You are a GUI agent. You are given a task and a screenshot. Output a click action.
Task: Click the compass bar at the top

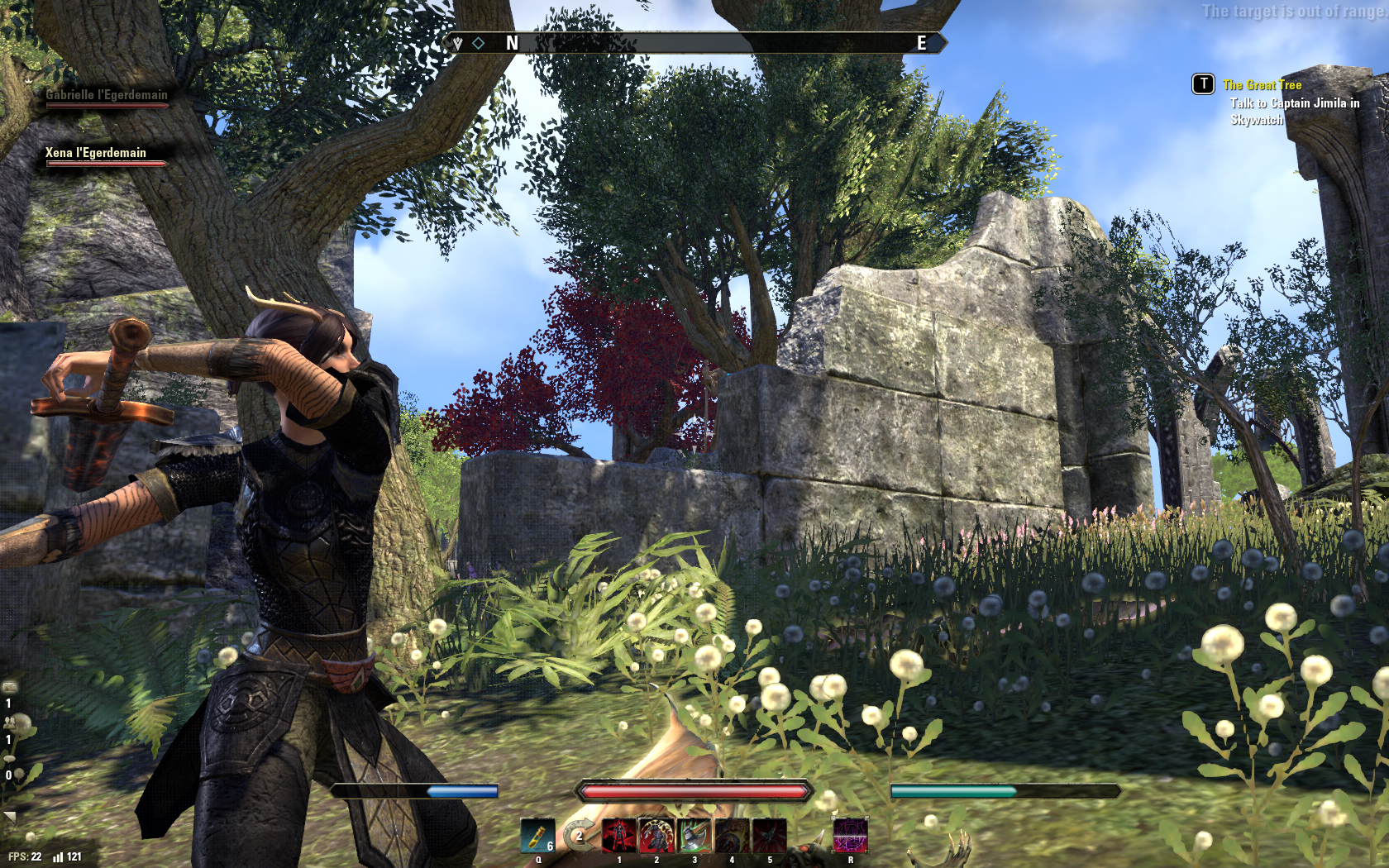[694, 43]
